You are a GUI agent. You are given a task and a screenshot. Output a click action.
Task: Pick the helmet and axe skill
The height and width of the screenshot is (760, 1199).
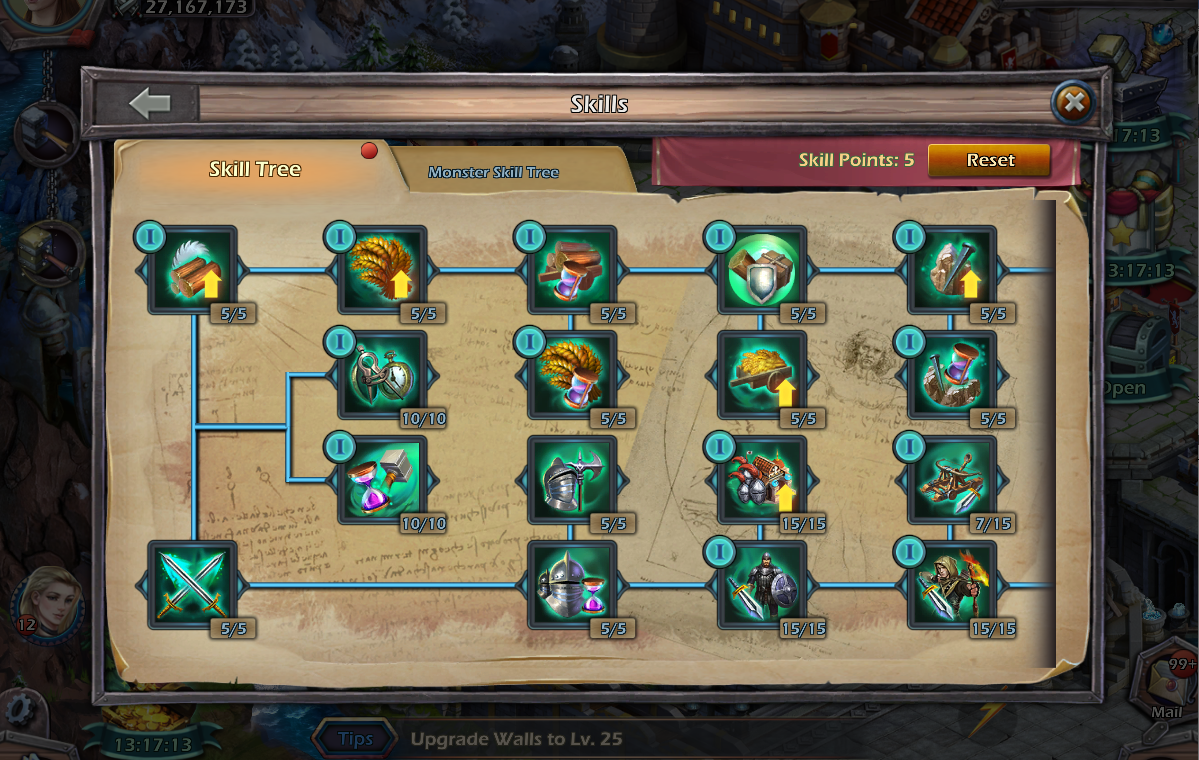[x=572, y=480]
